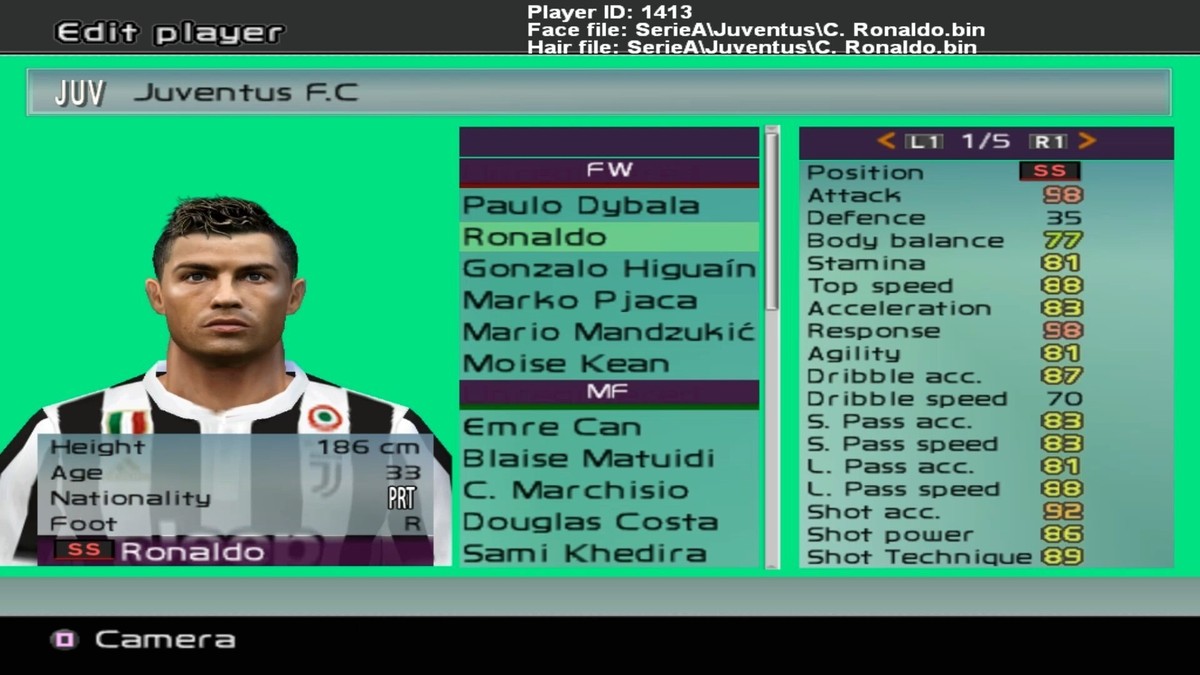Choose Moise Kean from the forwards

pos(566,364)
